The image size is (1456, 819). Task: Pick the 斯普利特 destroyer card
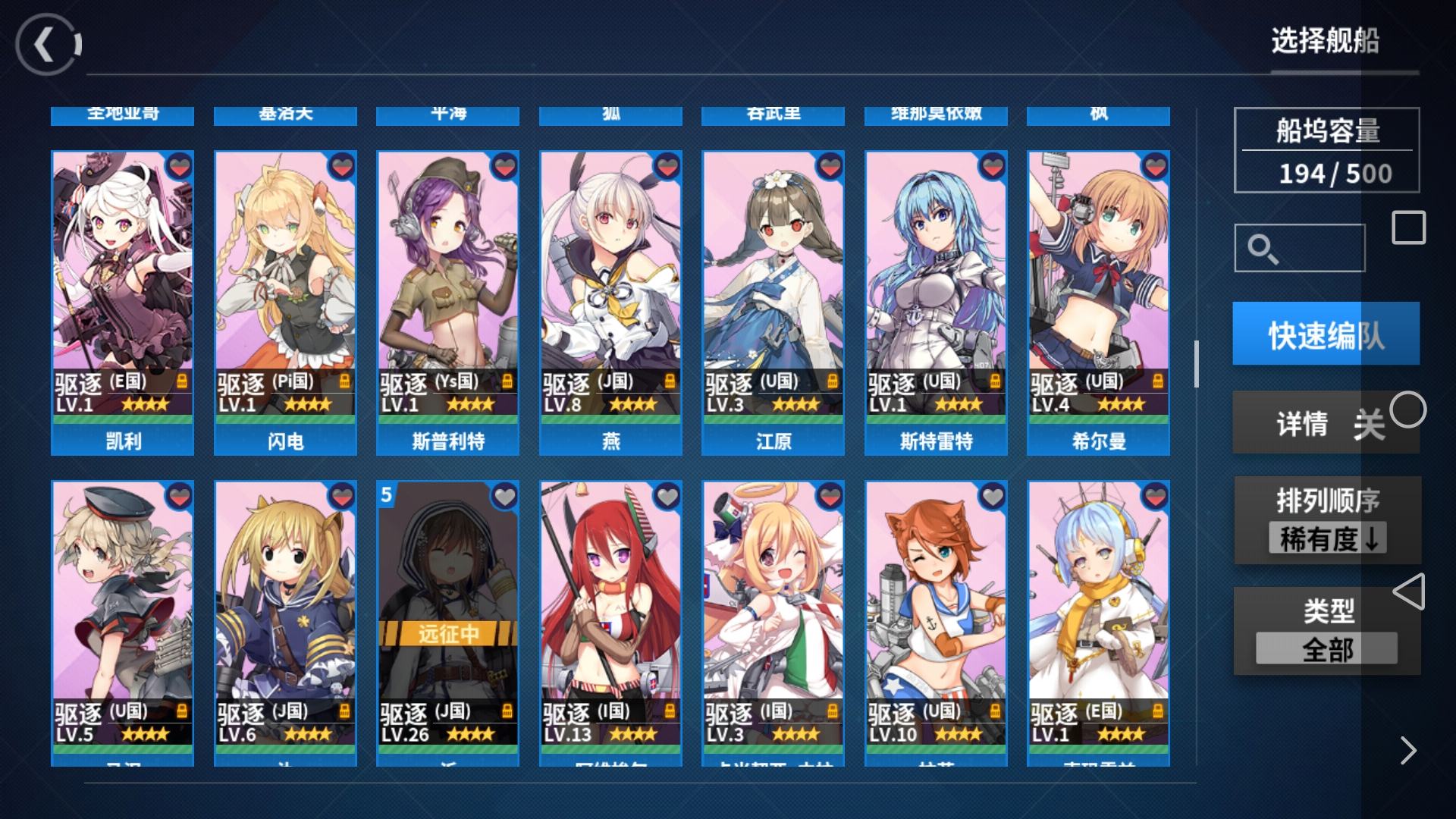tap(447, 302)
